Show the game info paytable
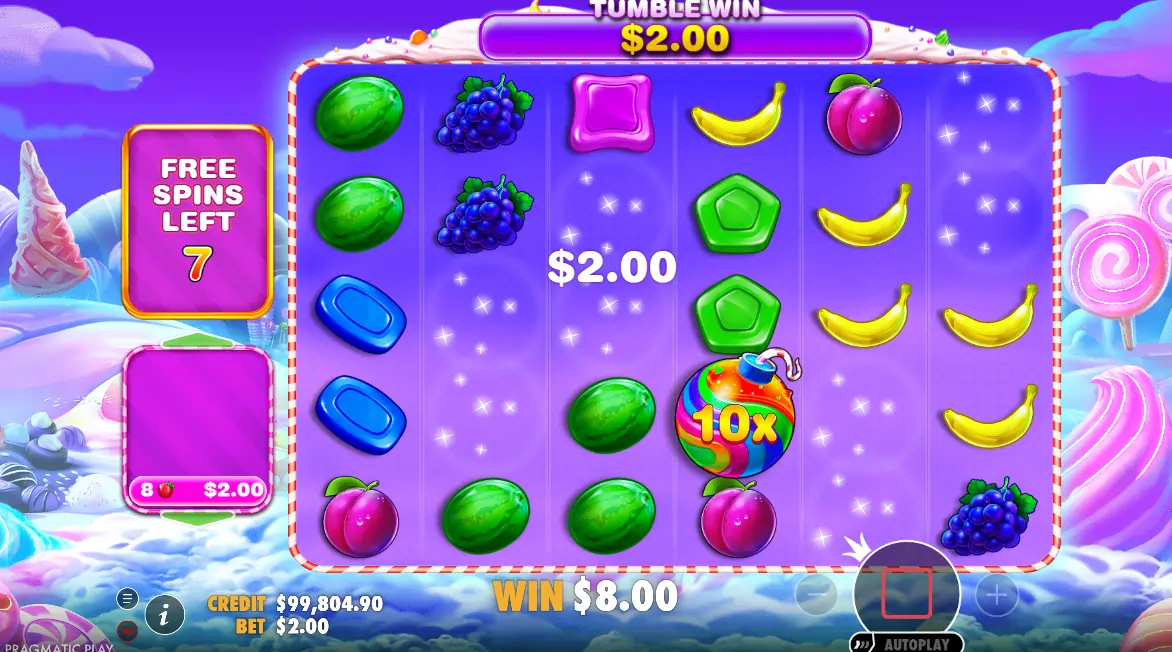 coord(164,614)
